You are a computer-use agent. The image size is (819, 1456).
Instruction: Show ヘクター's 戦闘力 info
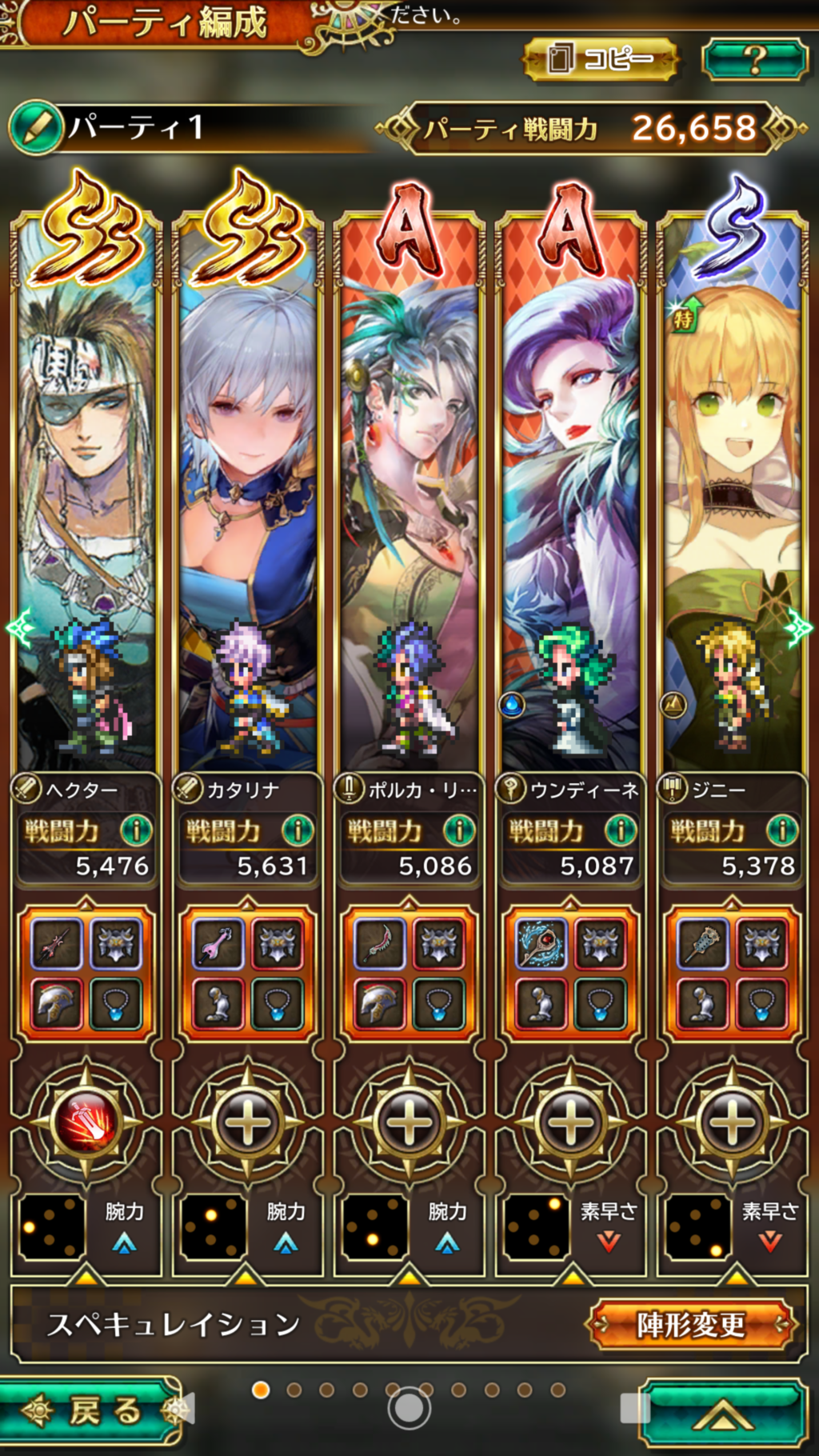[x=136, y=830]
